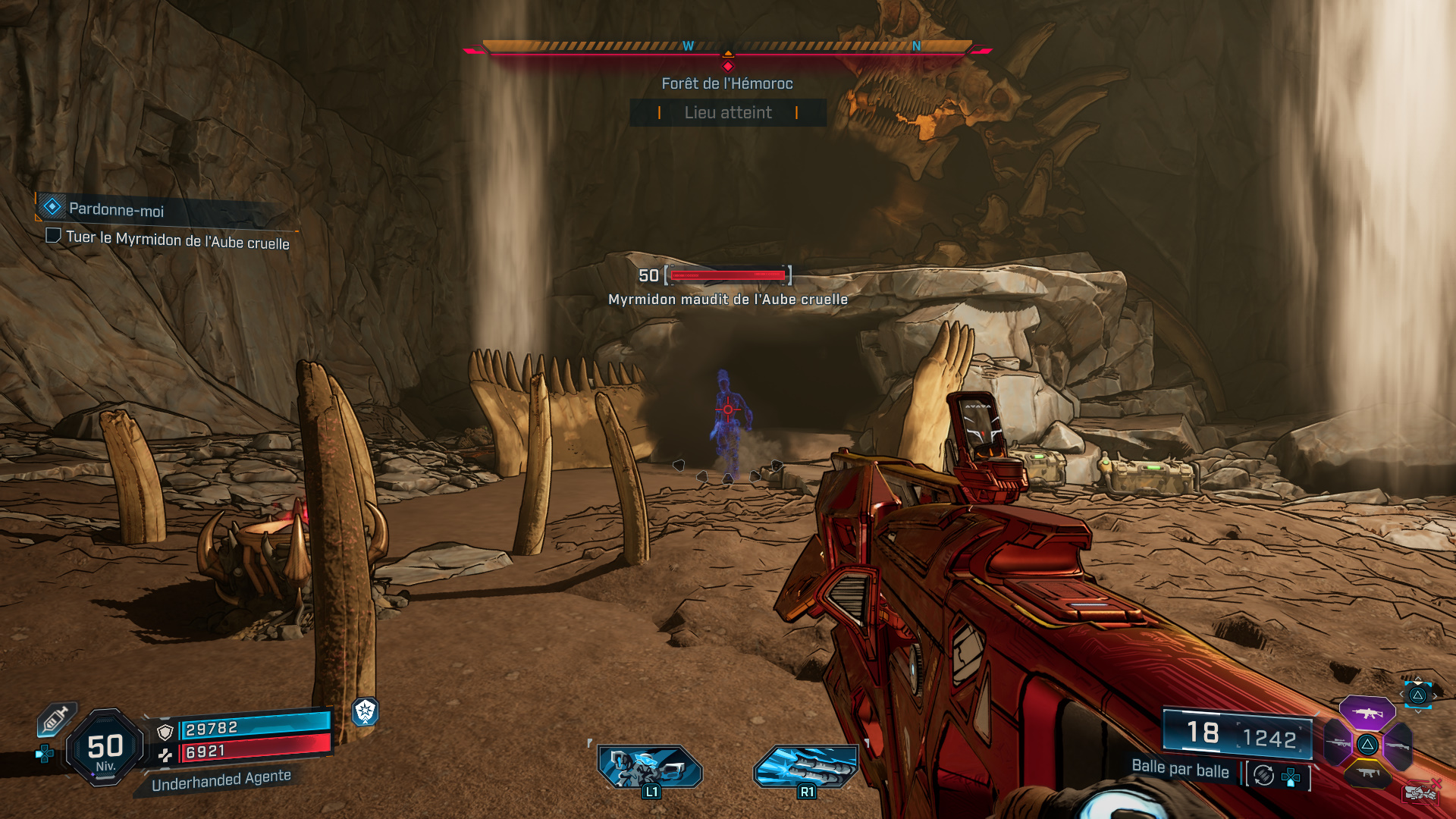Screen dimensions: 1456x819
Task: Expand the weapon swap chevron on the right
Action: tap(1436, 696)
